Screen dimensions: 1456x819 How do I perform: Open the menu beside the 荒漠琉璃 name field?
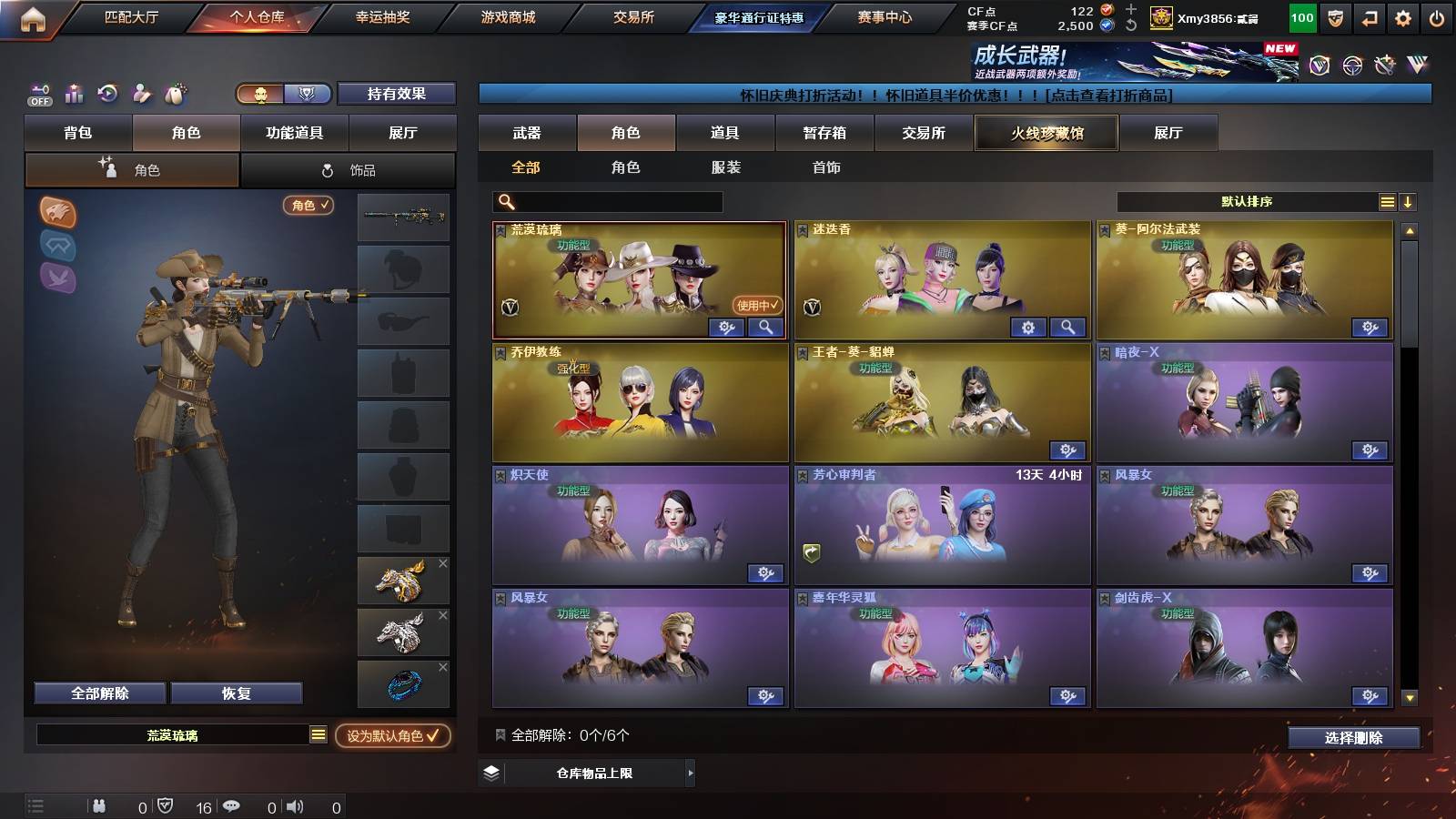point(318,733)
